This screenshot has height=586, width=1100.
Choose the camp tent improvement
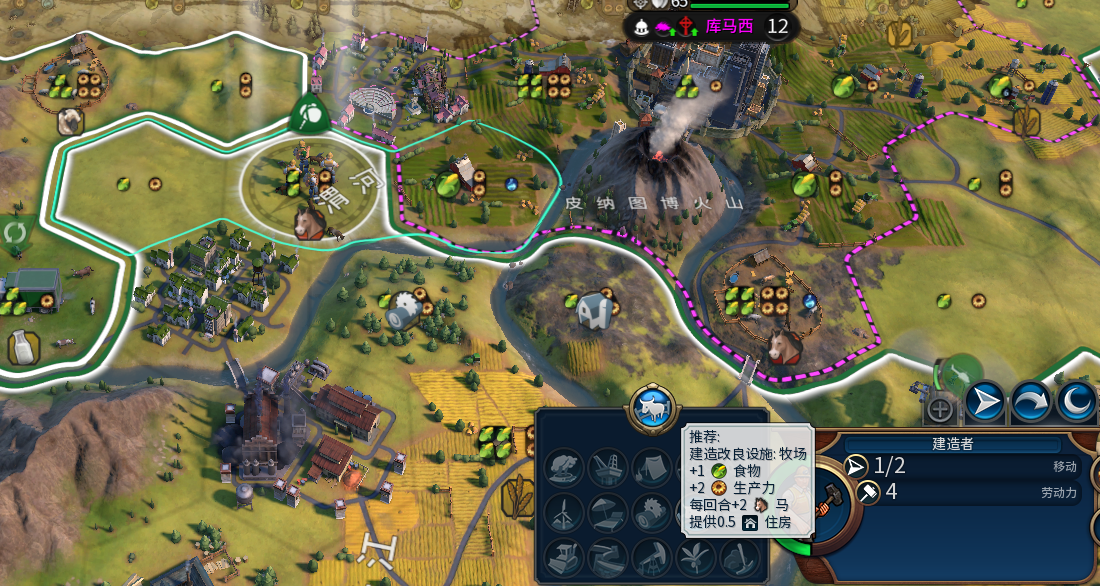click(652, 468)
